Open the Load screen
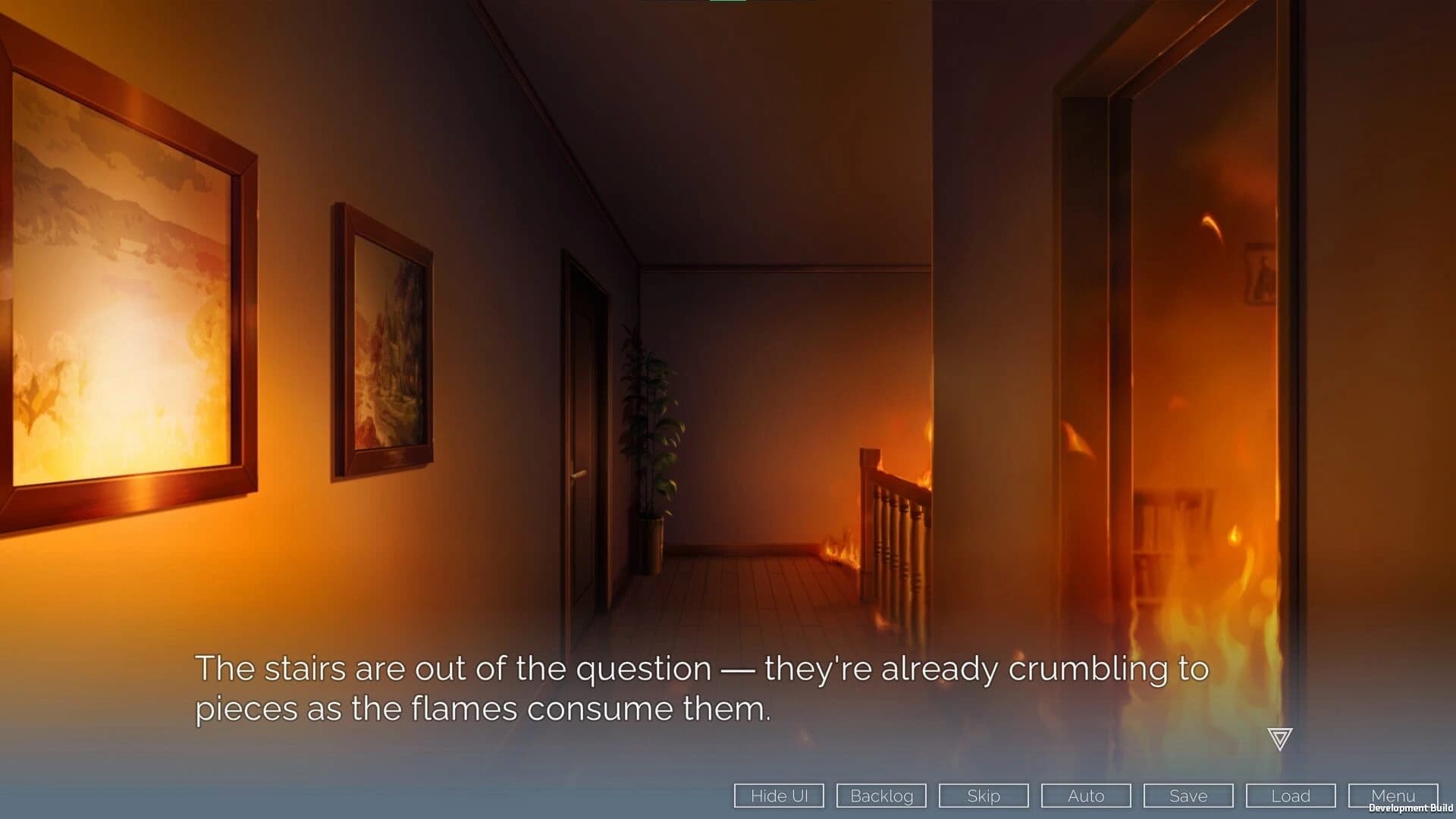 [1290, 795]
